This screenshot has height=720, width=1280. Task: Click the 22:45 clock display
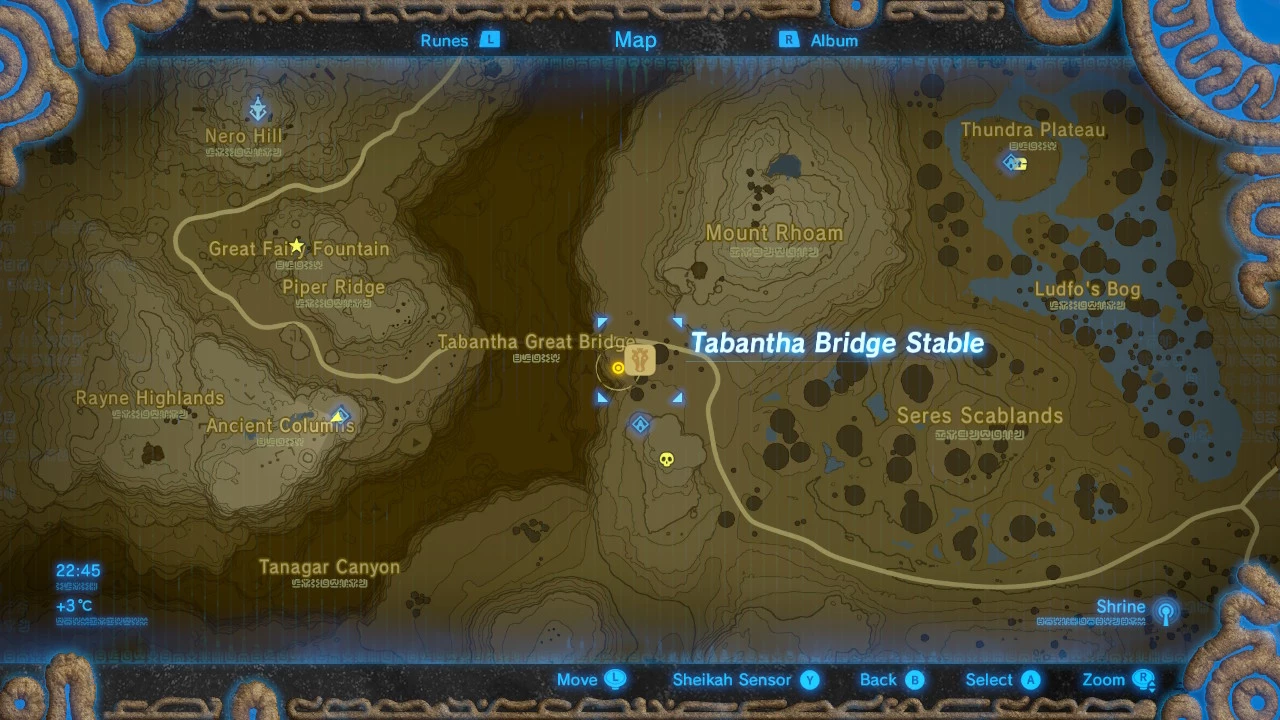click(76, 569)
